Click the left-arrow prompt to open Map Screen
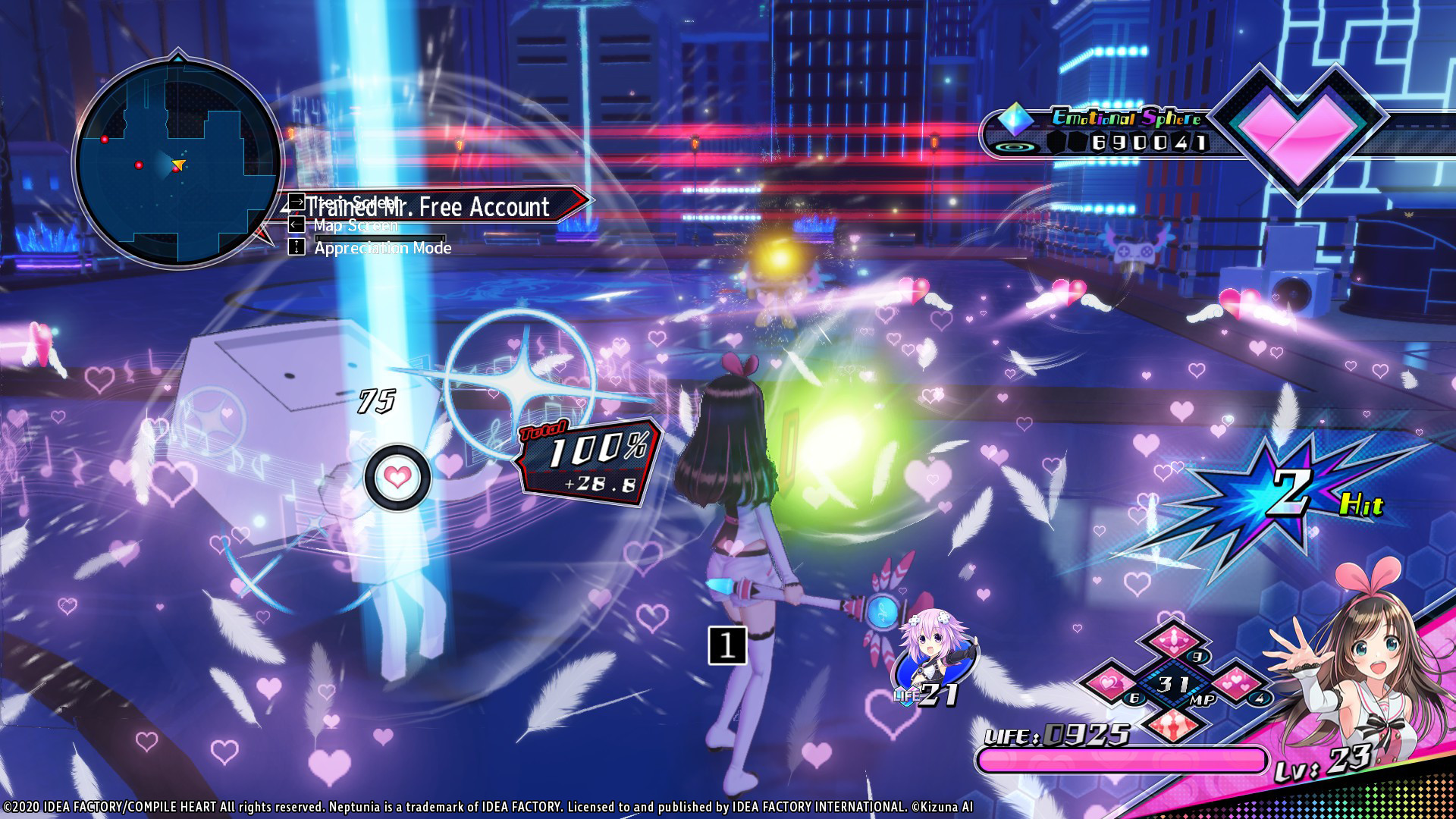1456x819 pixels. pyautogui.click(x=296, y=224)
